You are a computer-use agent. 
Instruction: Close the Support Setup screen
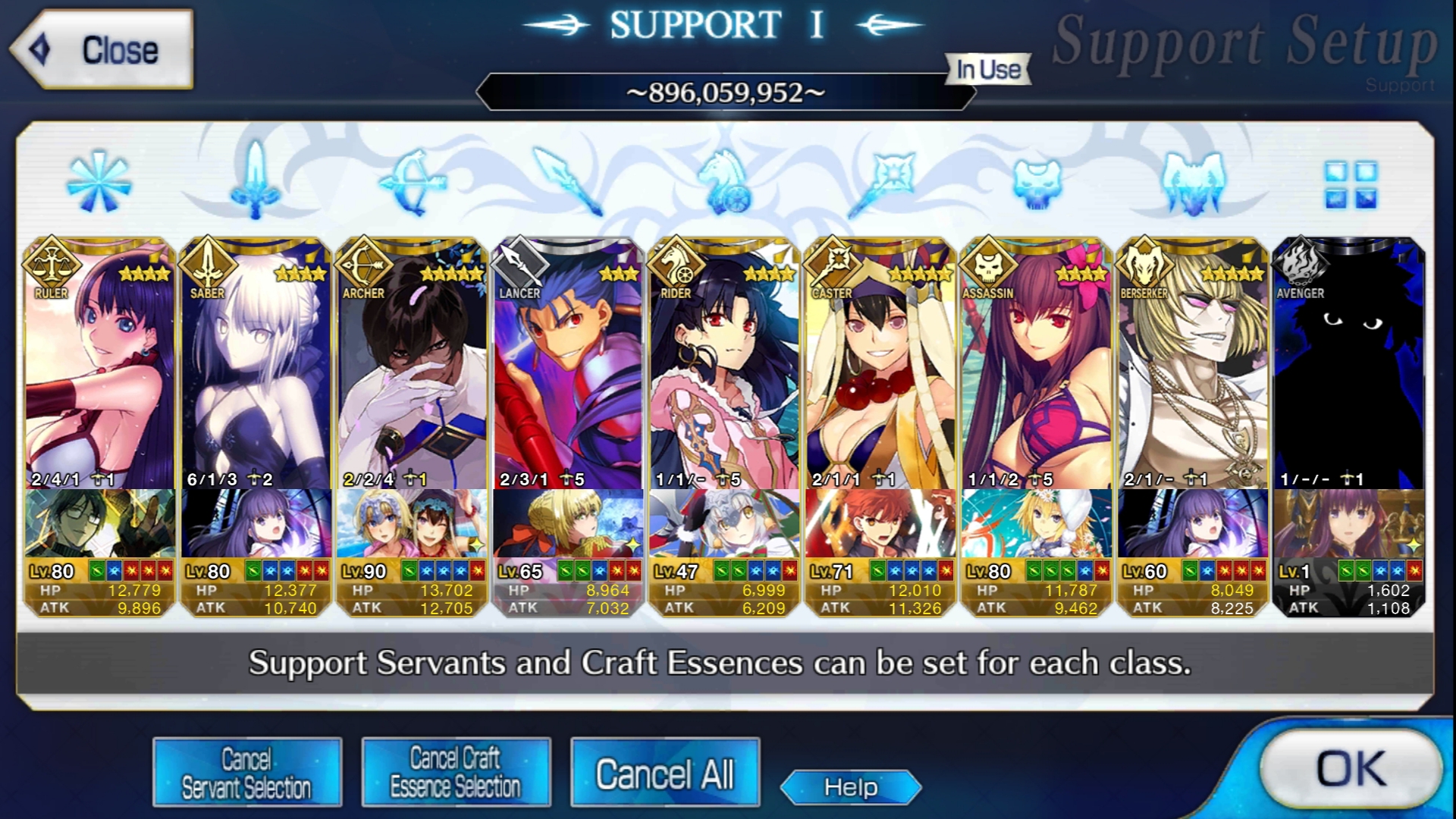coord(102,50)
